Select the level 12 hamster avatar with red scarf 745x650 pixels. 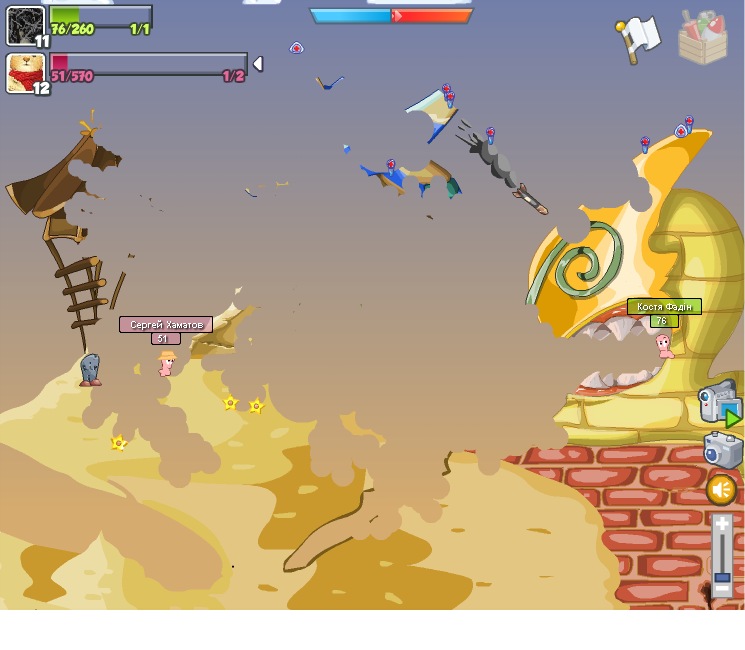[25, 73]
